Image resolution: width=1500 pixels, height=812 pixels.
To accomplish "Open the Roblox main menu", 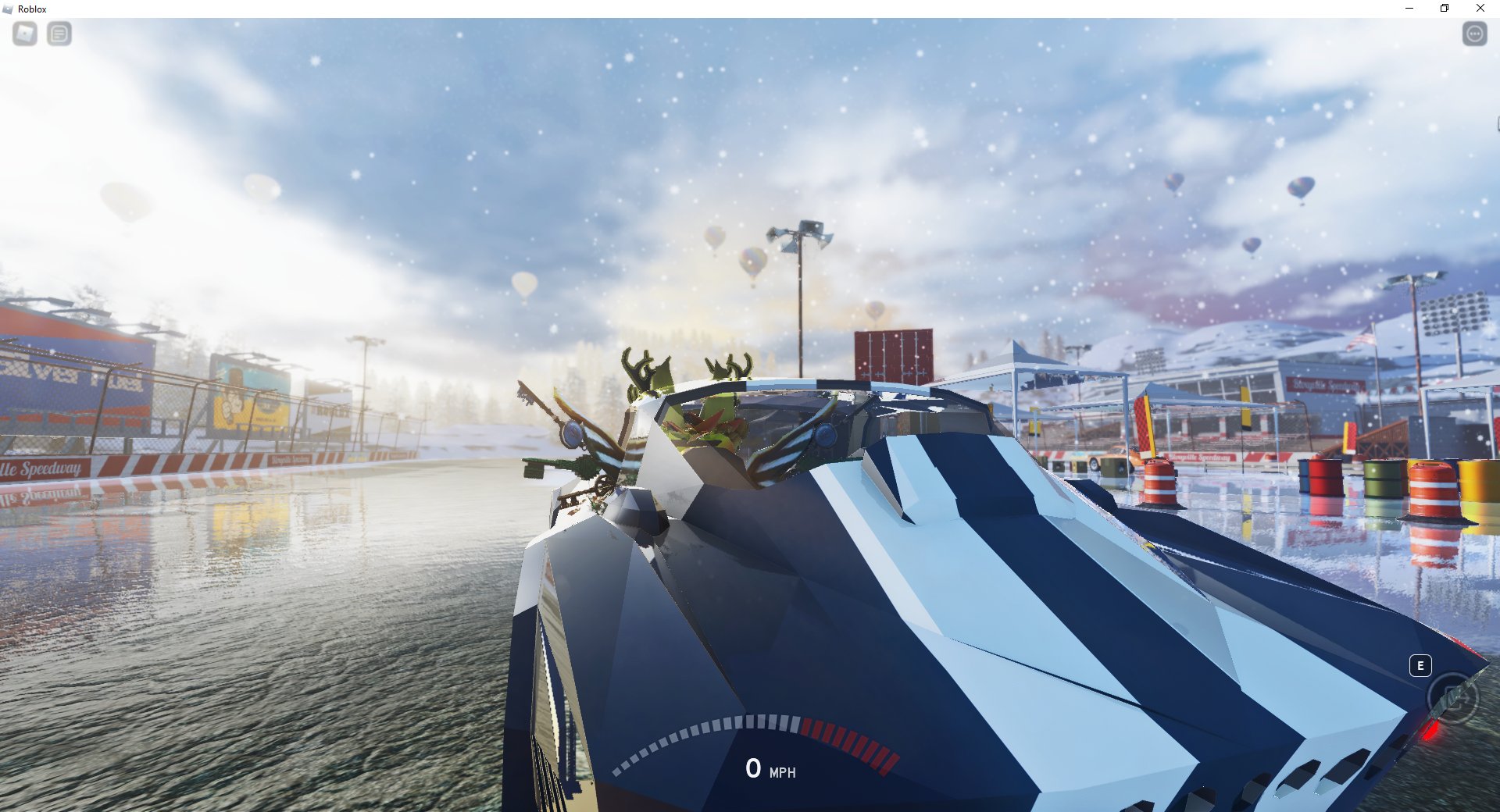I will [25, 34].
